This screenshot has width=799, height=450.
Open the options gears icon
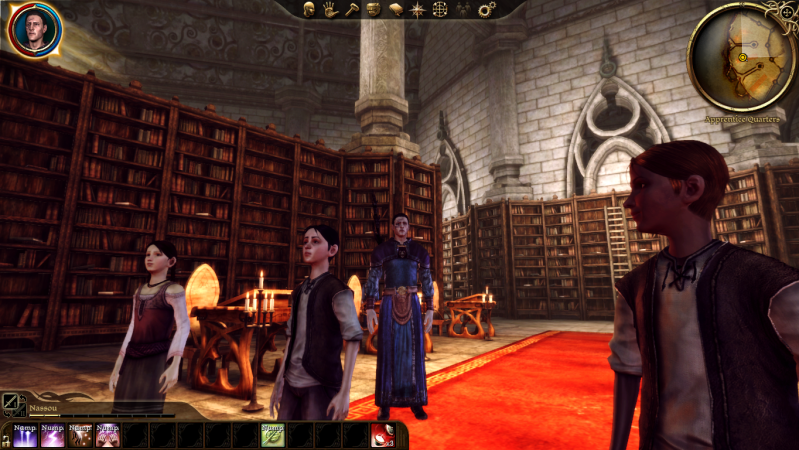[x=486, y=9]
